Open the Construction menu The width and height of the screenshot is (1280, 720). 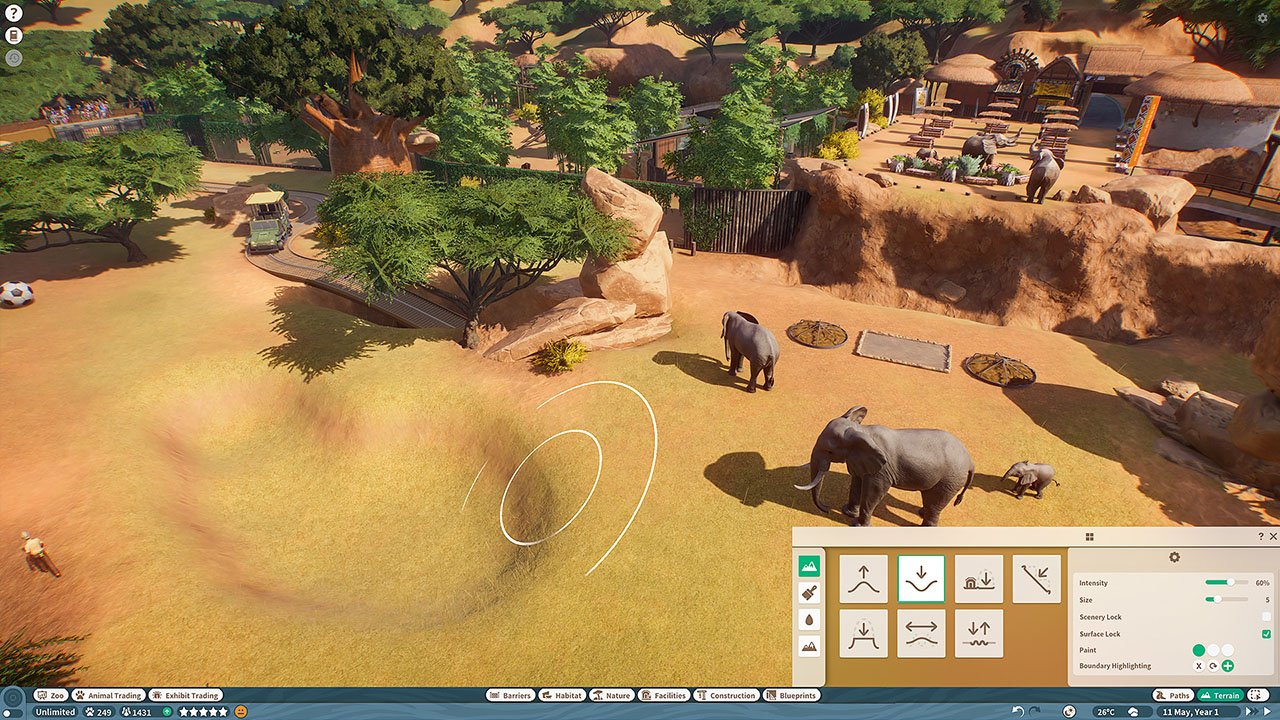coord(726,695)
